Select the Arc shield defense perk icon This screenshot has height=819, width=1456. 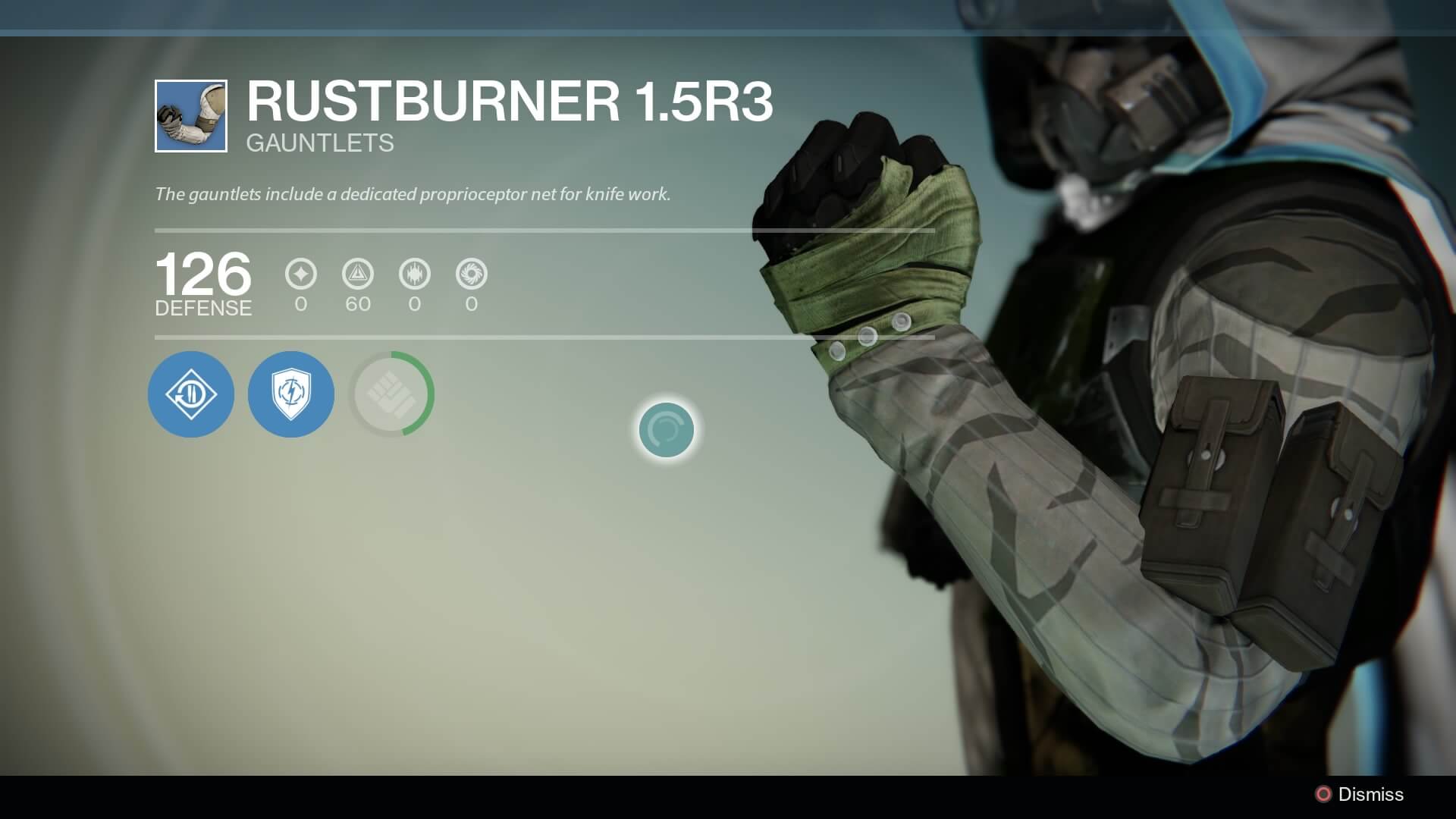click(x=290, y=394)
